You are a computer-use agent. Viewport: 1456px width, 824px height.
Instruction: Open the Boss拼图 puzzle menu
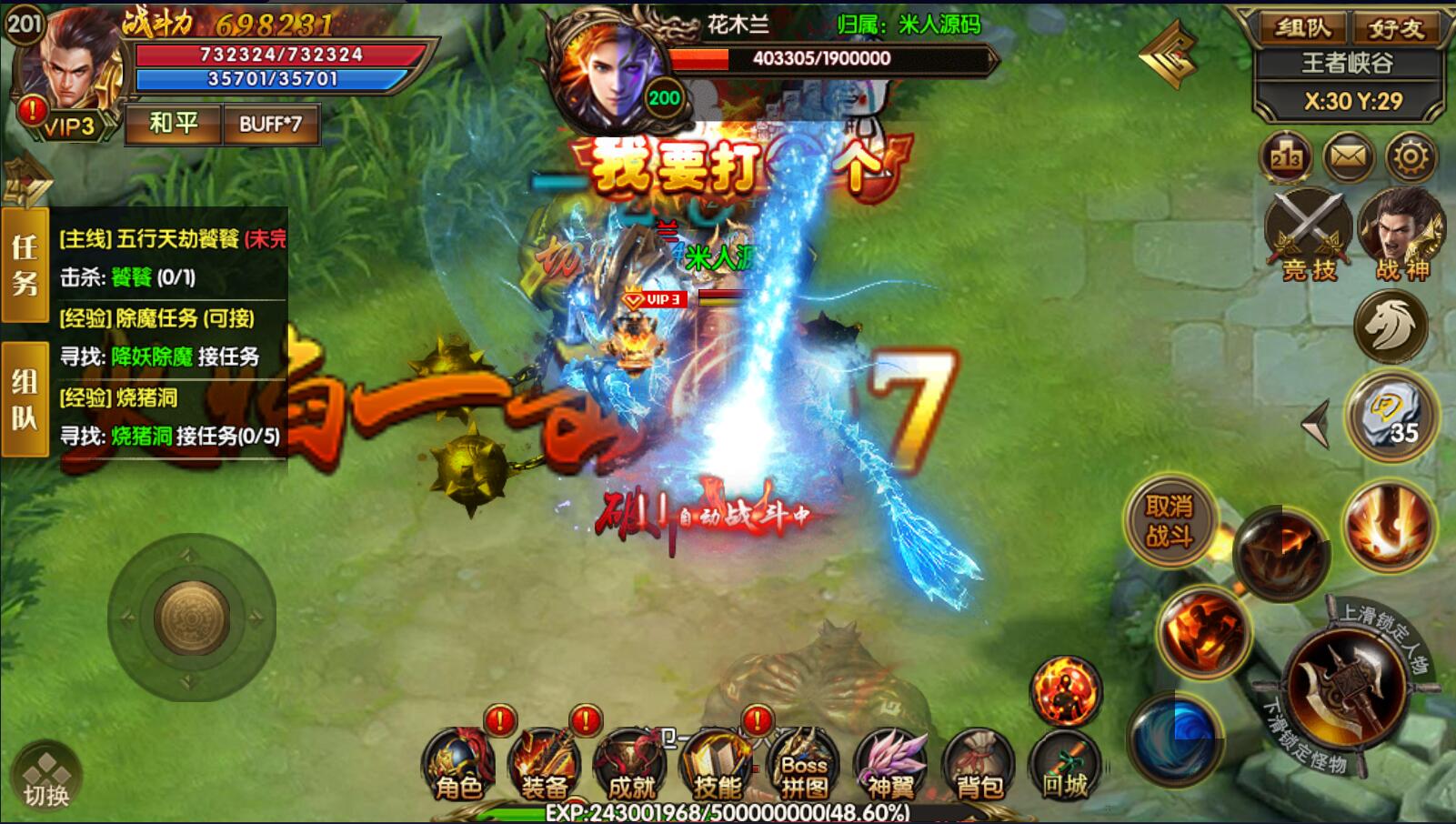[x=804, y=766]
